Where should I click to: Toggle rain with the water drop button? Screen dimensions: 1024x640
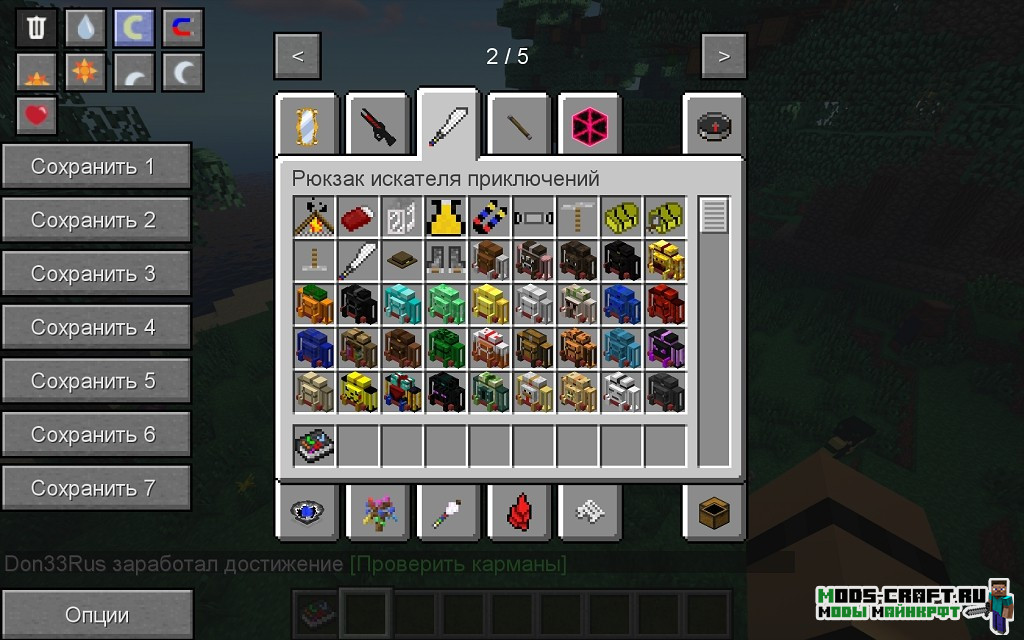[85, 28]
